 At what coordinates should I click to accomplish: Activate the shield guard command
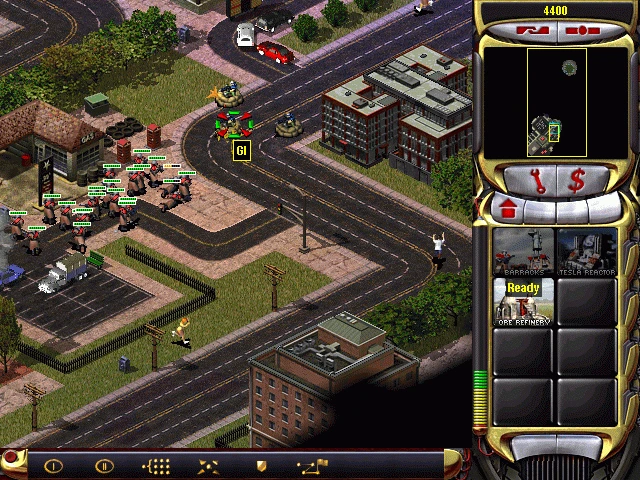point(261,465)
